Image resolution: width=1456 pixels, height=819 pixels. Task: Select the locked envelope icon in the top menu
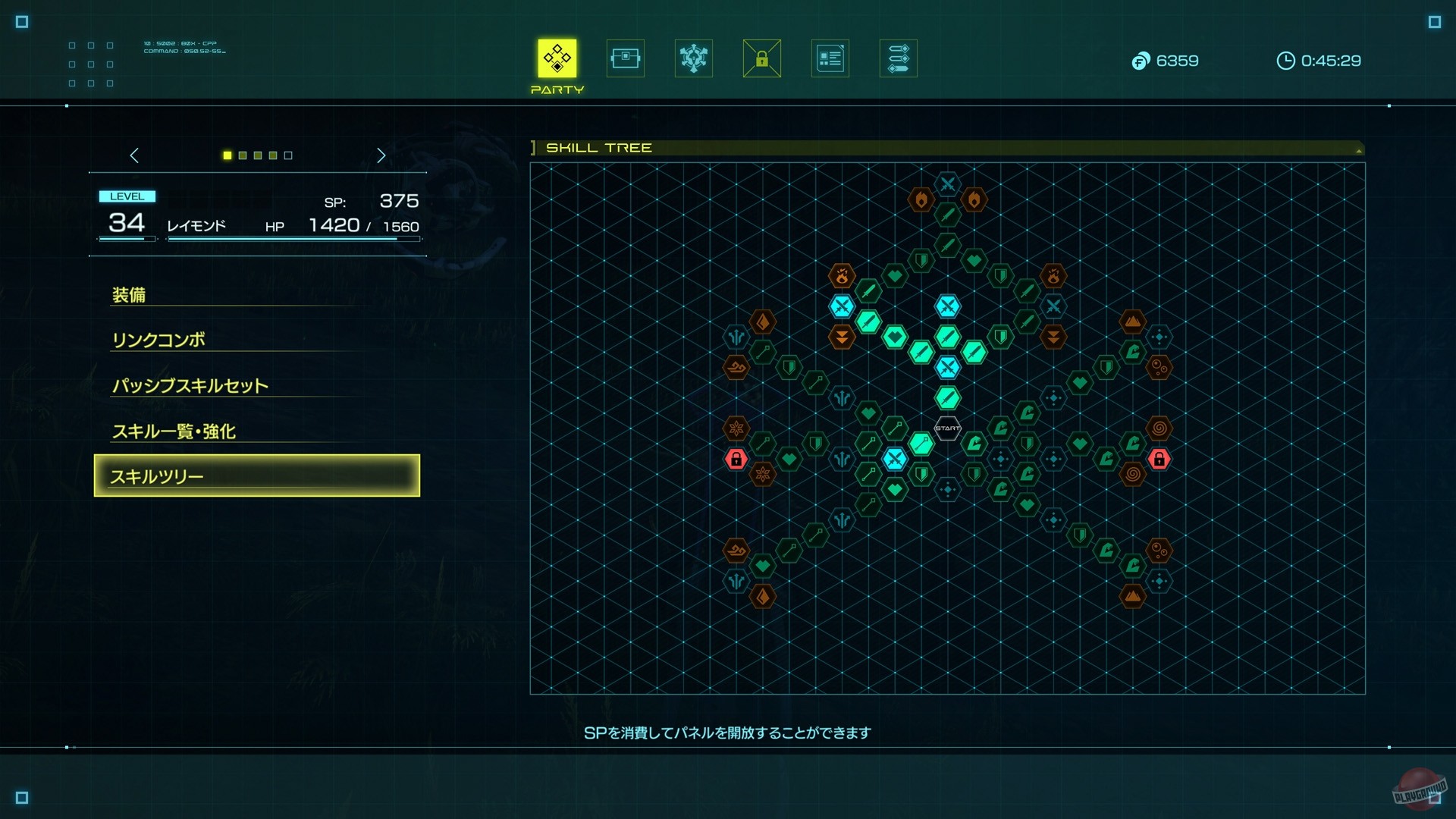click(x=761, y=58)
